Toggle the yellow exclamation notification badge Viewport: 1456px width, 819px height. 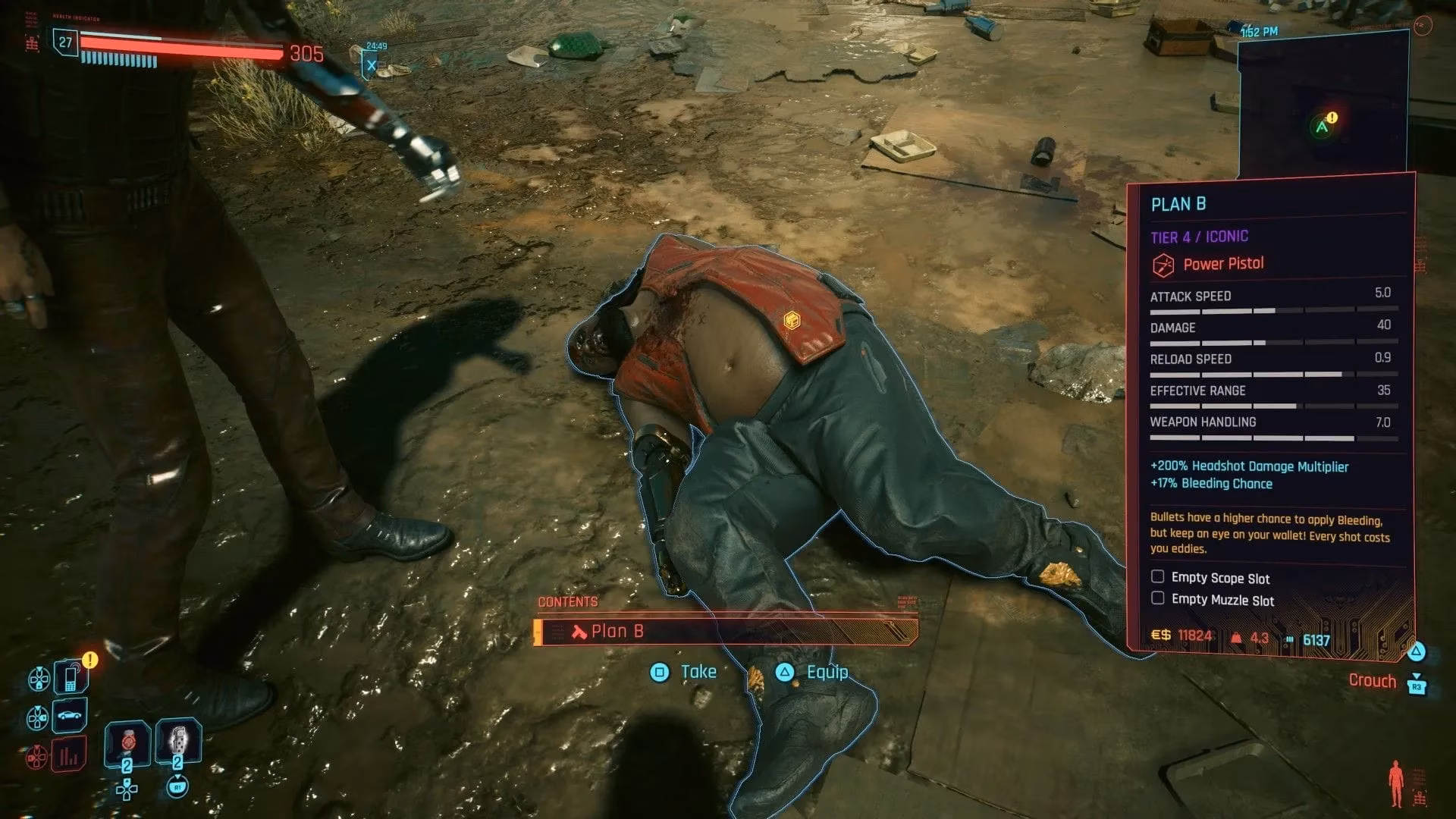point(89,659)
